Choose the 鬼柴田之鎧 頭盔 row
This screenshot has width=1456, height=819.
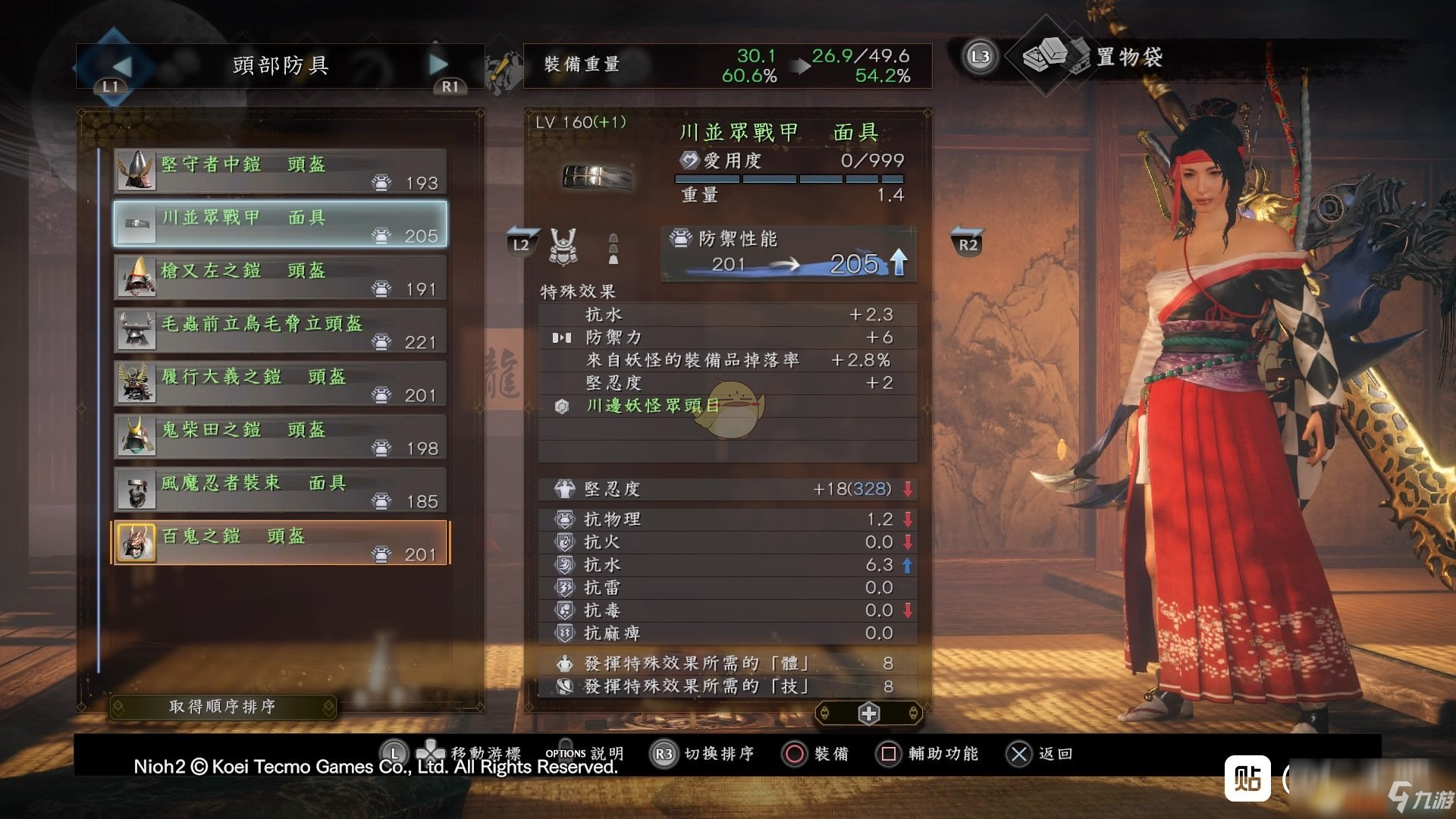280,437
